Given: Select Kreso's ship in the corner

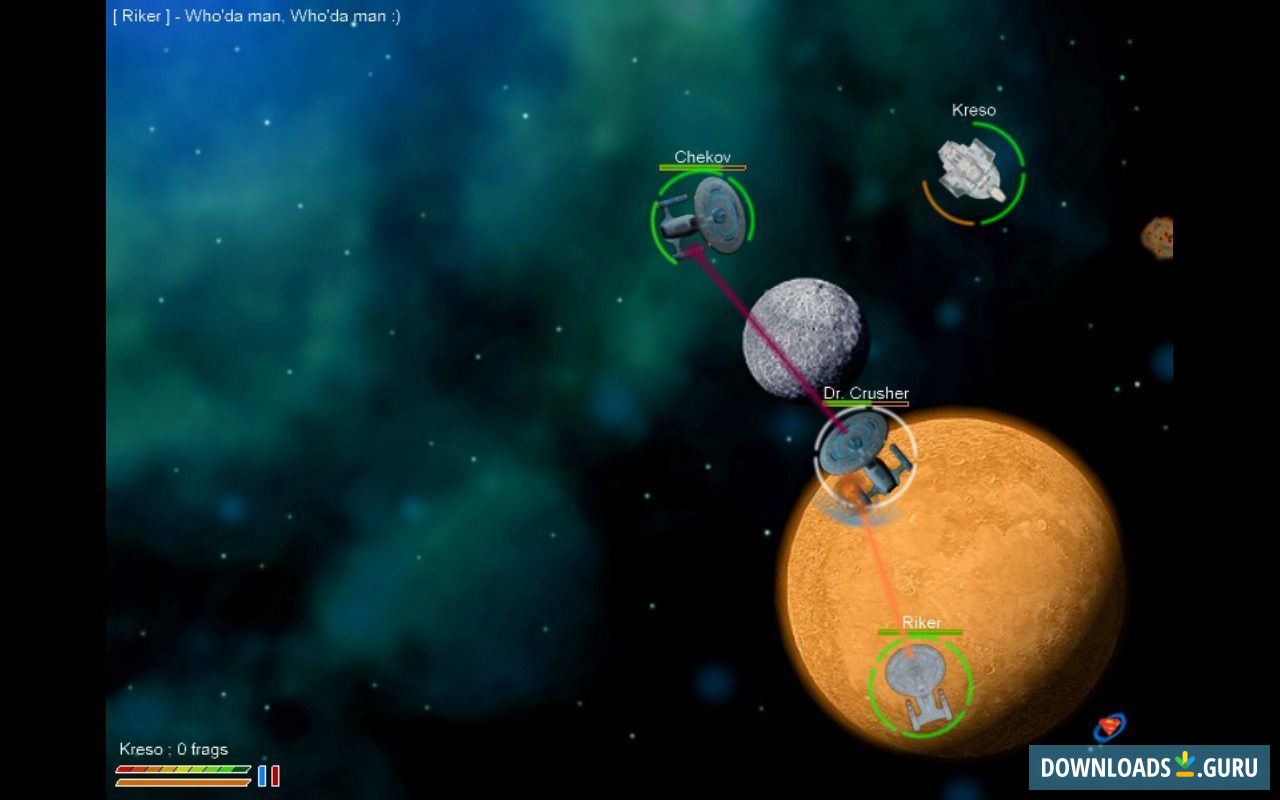Looking at the screenshot, I should pyautogui.click(x=968, y=170).
